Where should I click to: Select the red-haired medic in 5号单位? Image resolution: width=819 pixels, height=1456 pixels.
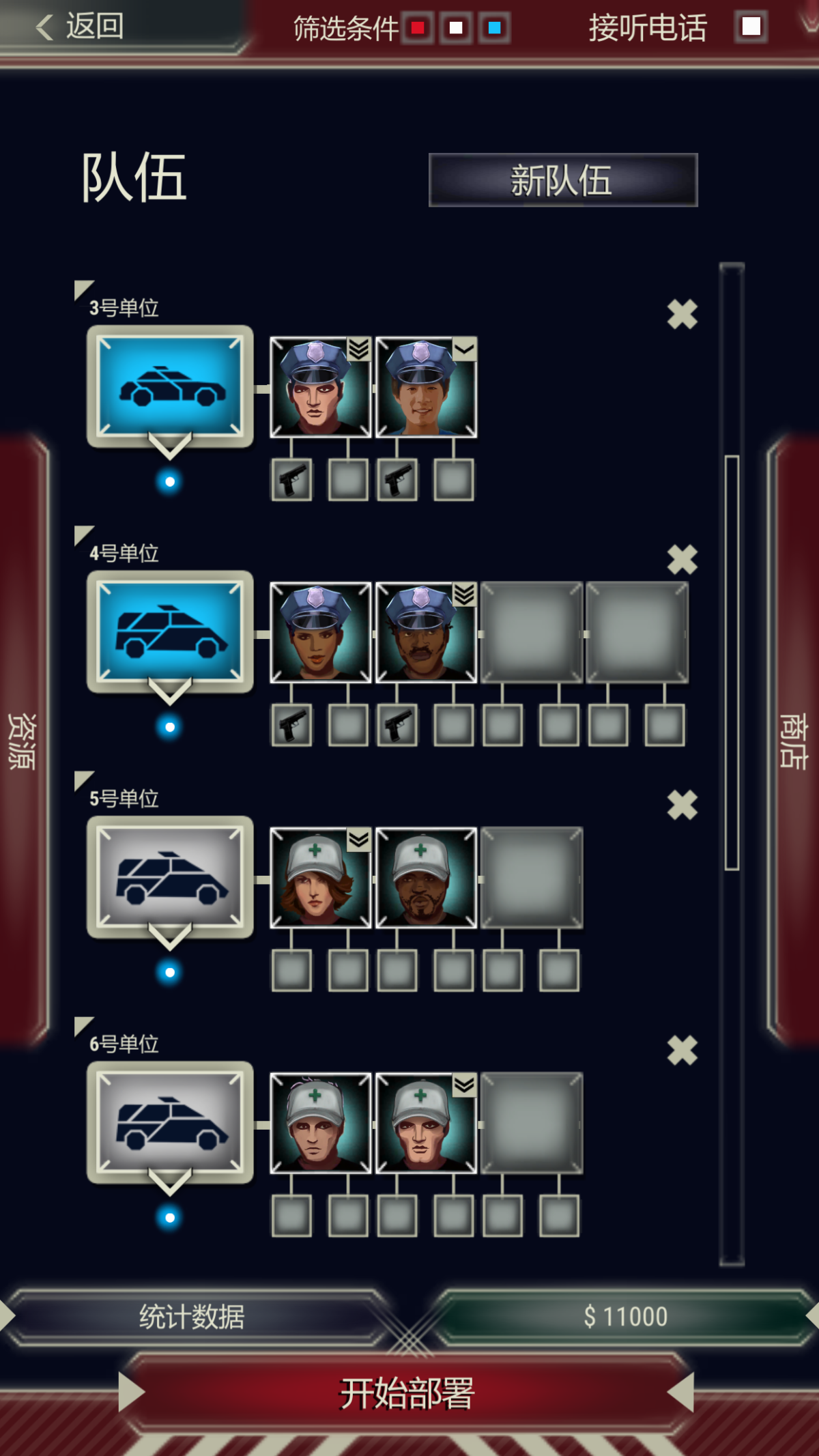click(x=320, y=878)
